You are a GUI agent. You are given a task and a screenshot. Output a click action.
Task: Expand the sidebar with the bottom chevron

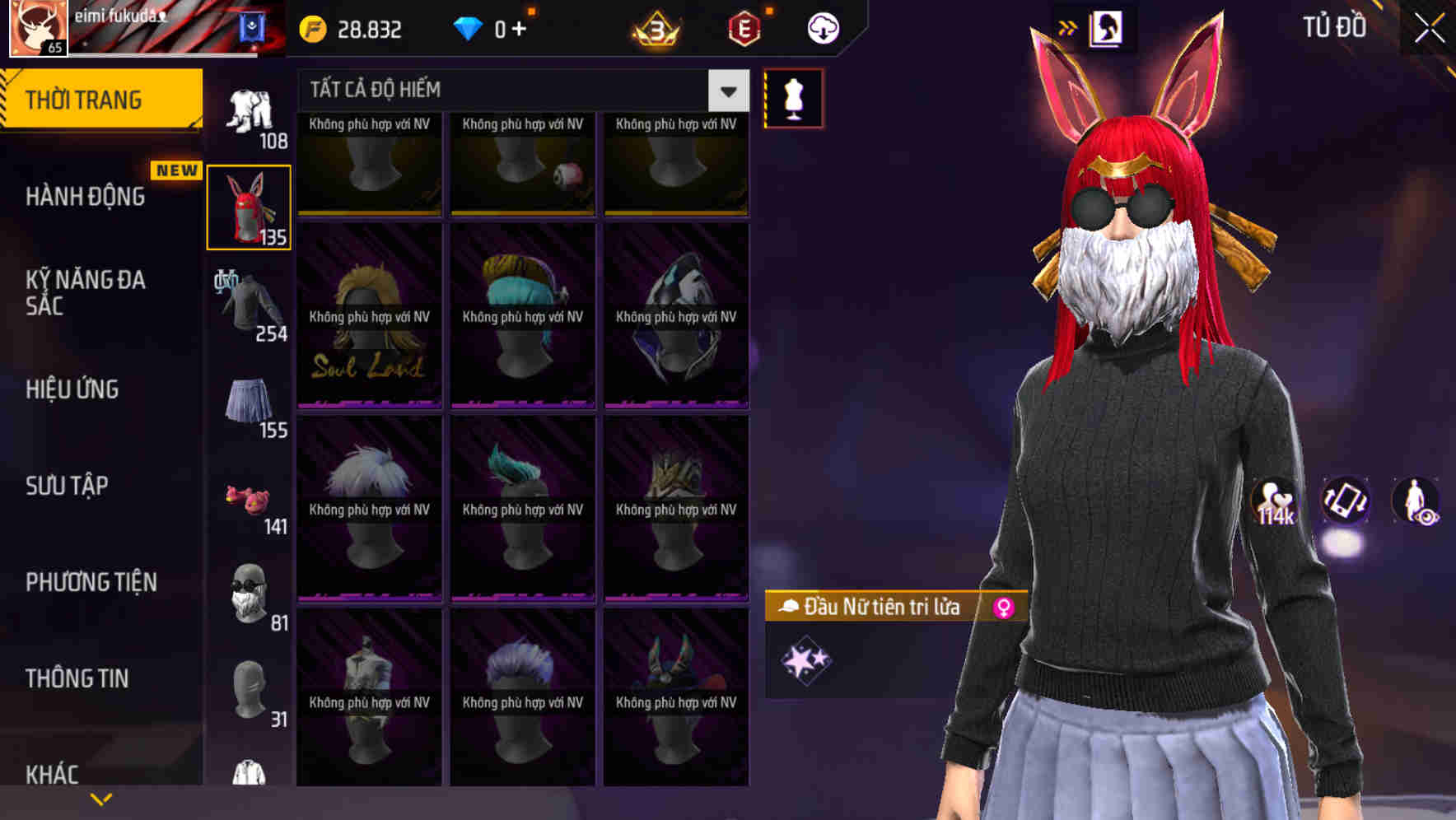coord(100,799)
